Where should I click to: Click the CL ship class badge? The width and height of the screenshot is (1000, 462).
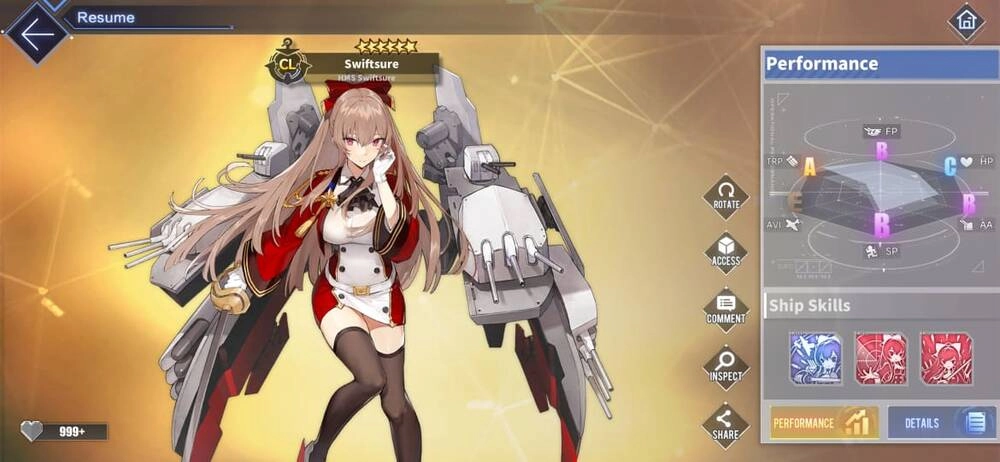(288, 66)
